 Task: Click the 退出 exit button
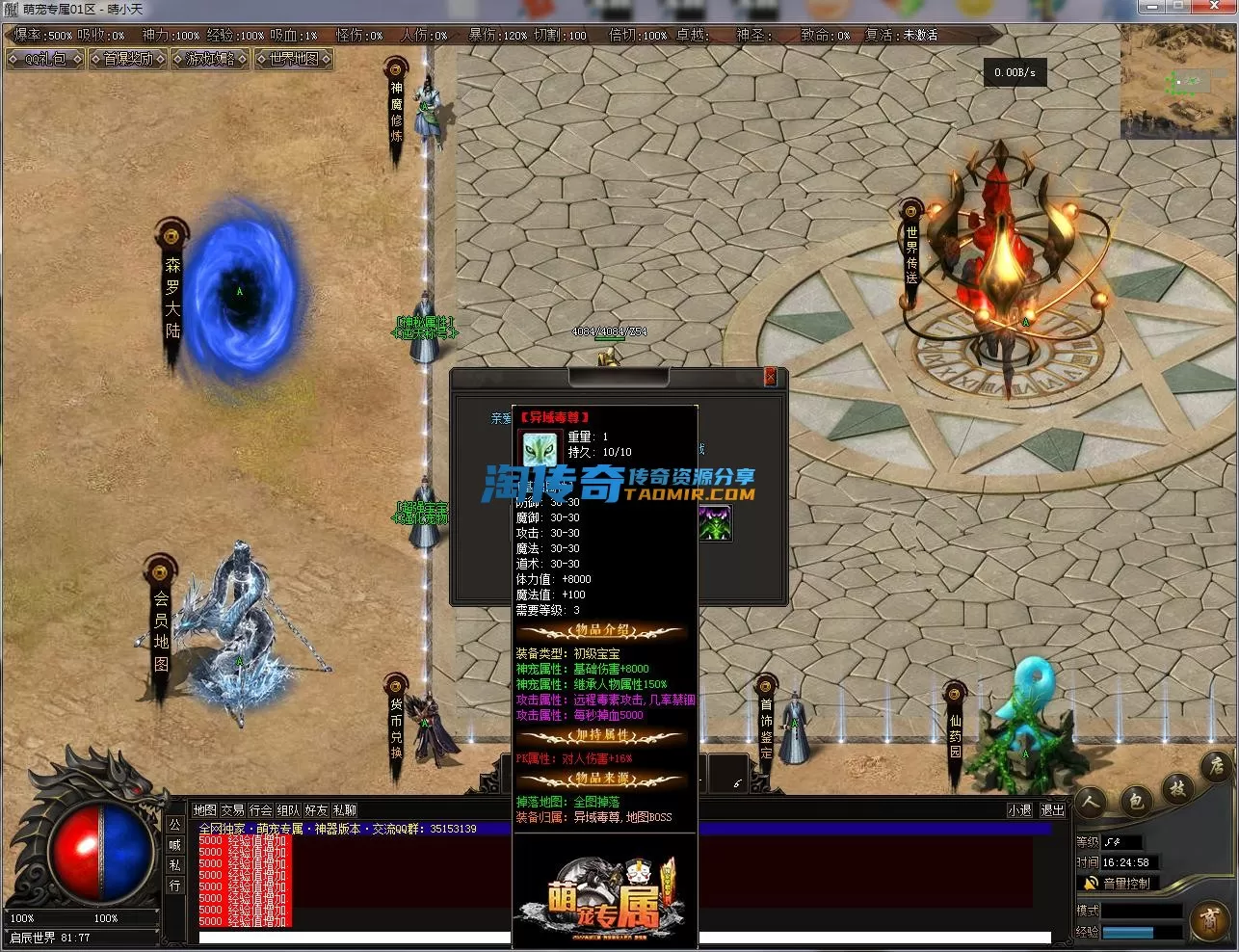(x=1052, y=810)
